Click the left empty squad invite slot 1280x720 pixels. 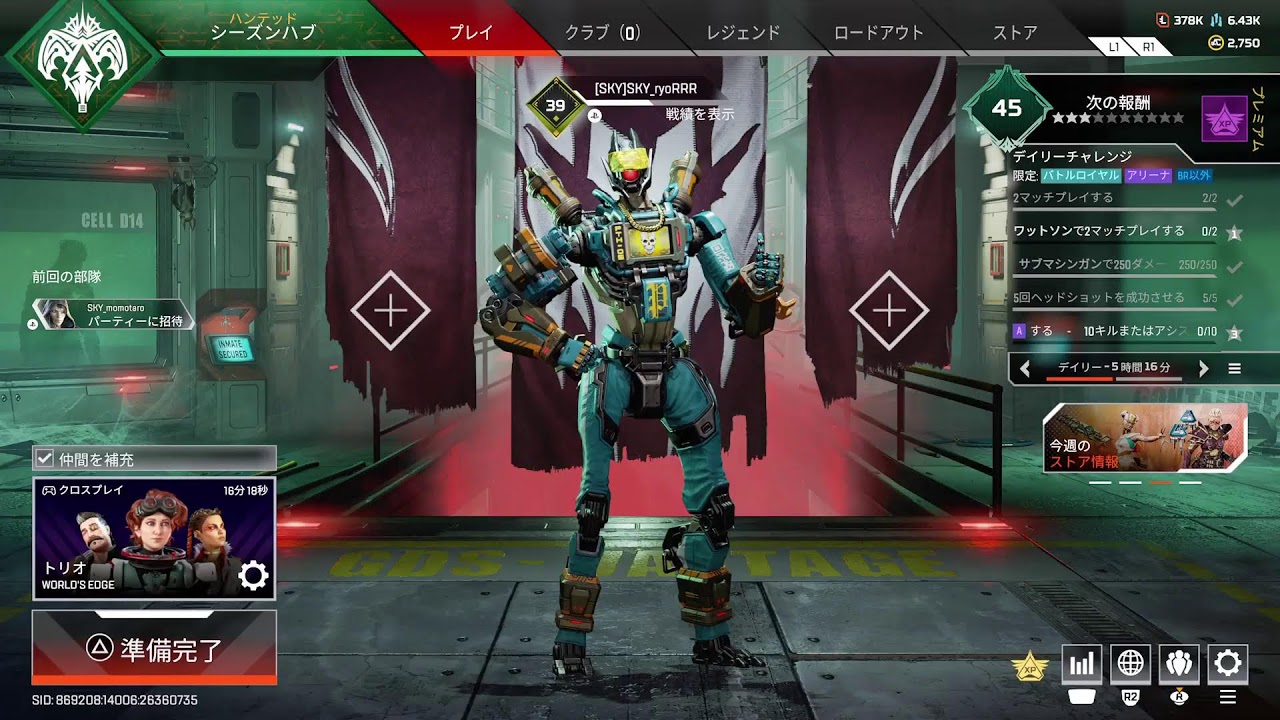390,311
